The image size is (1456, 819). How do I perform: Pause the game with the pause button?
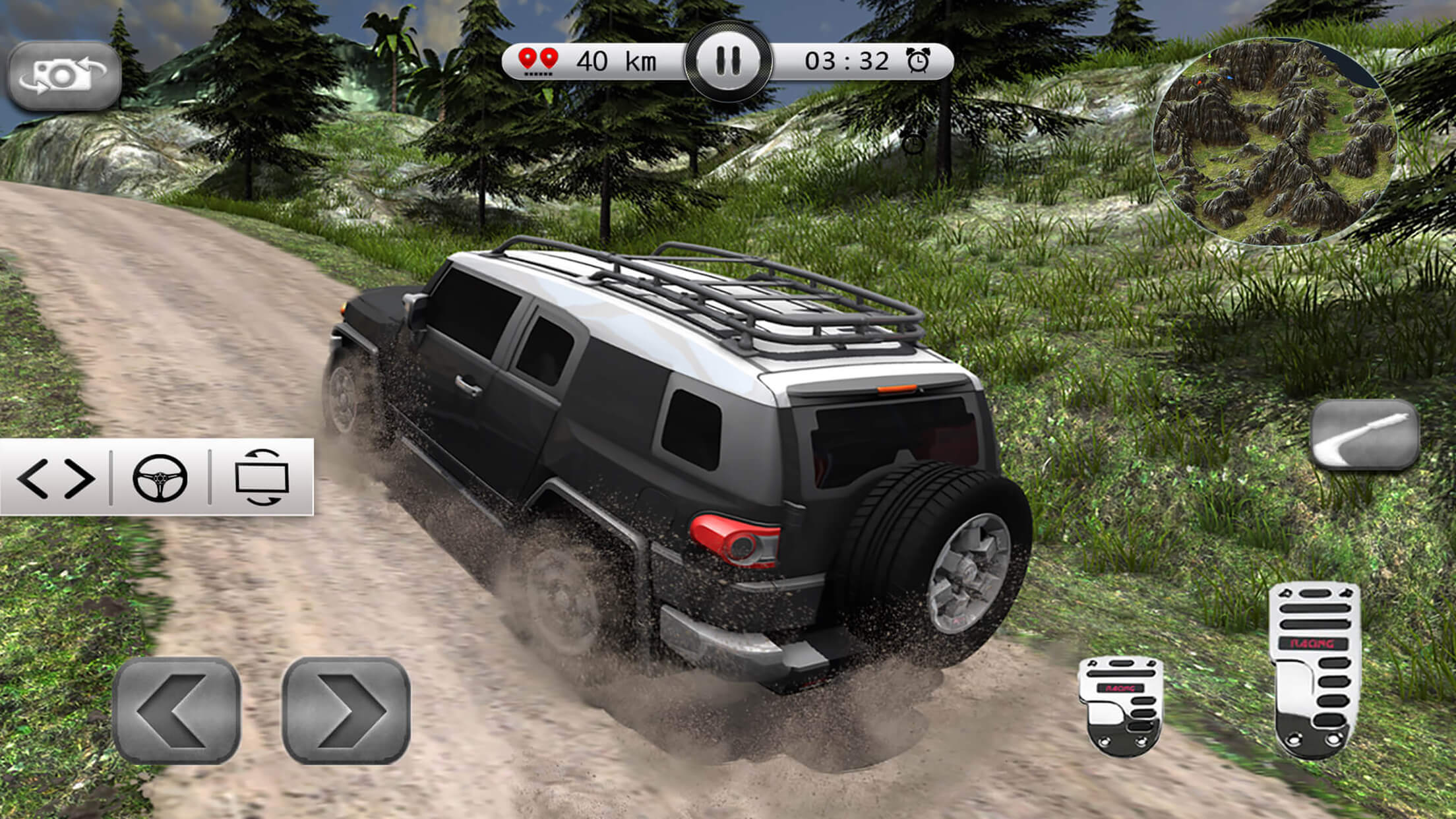tap(728, 61)
